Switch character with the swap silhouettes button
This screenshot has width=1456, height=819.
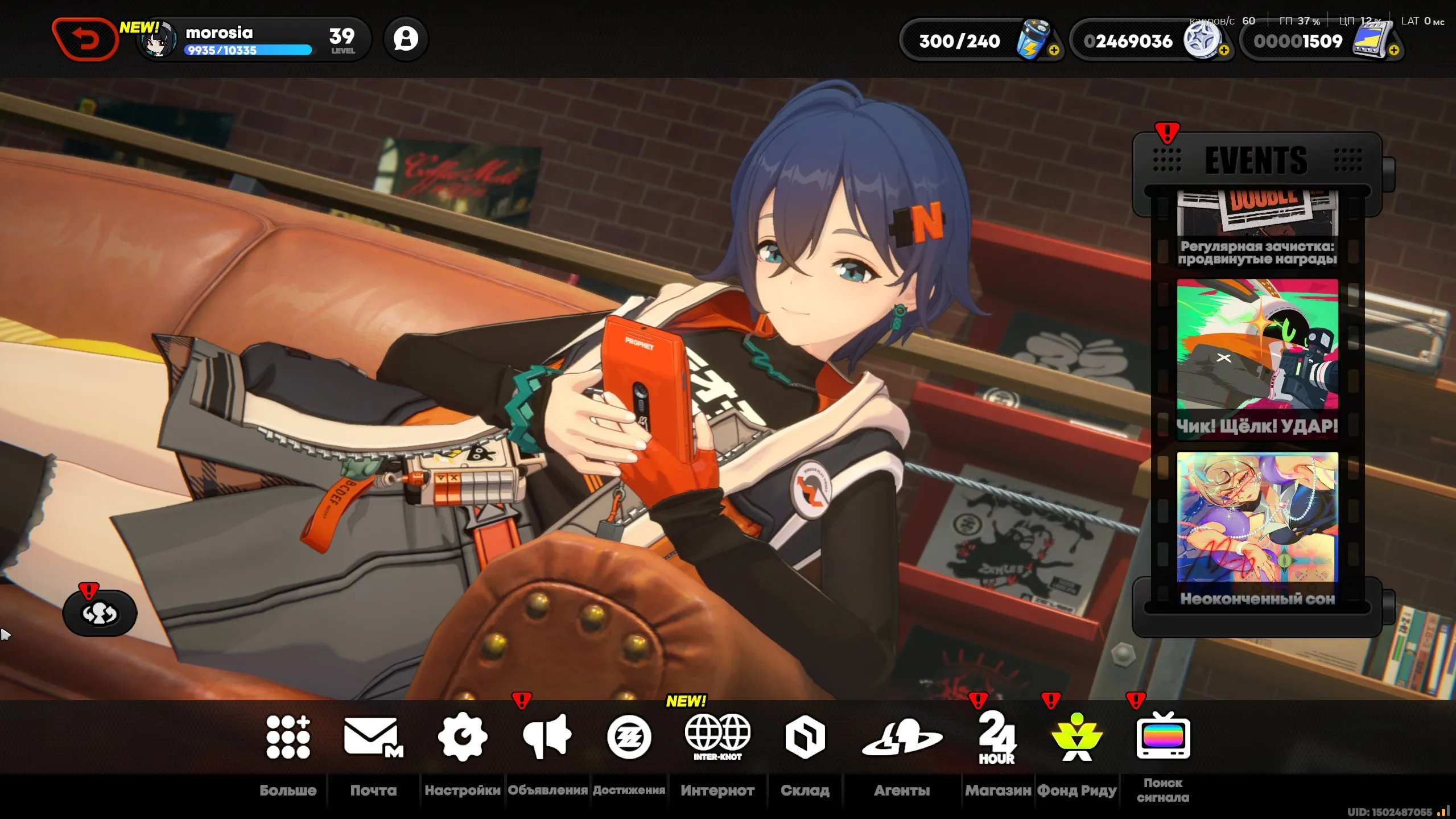[x=100, y=613]
